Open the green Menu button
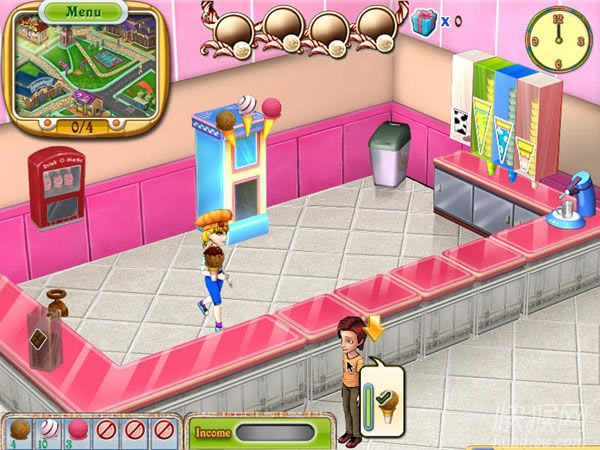This screenshot has height=450, width=600. [x=83, y=12]
